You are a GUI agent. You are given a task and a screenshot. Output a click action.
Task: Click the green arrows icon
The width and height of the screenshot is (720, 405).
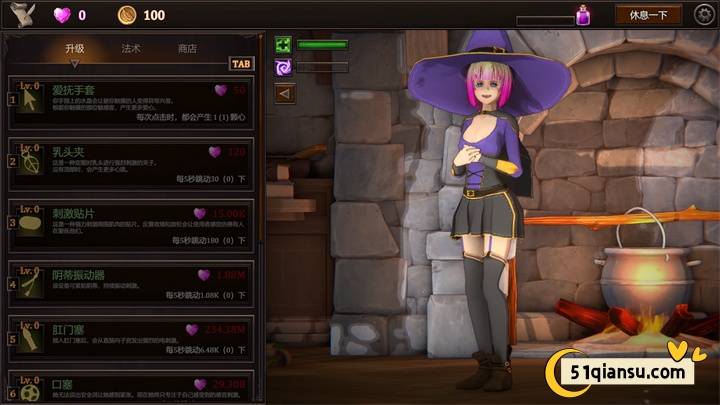tap(283, 45)
